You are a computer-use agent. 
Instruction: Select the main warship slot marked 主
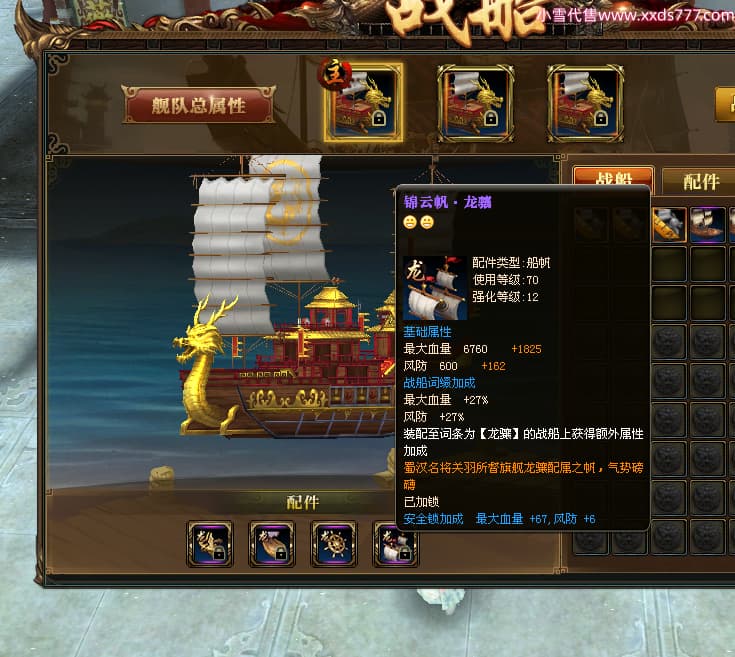click(x=364, y=103)
